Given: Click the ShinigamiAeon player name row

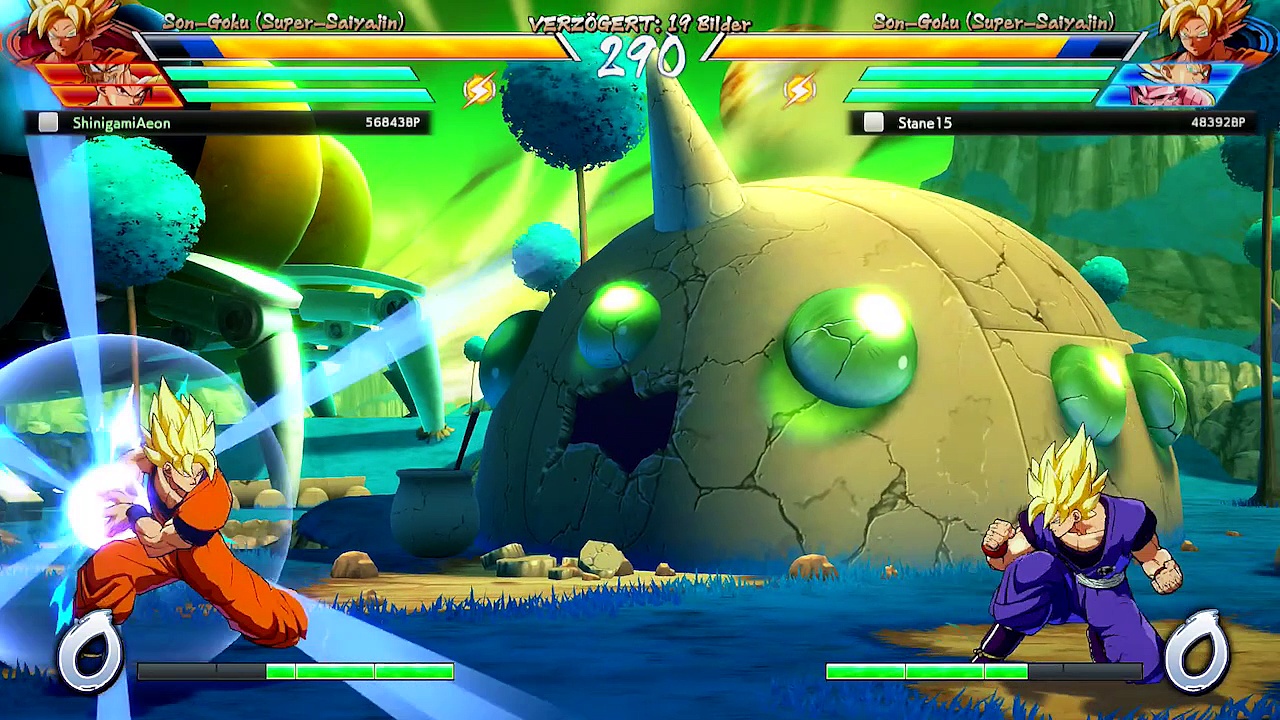Looking at the screenshot, I should pyautogui.click(x=228, y=123).
